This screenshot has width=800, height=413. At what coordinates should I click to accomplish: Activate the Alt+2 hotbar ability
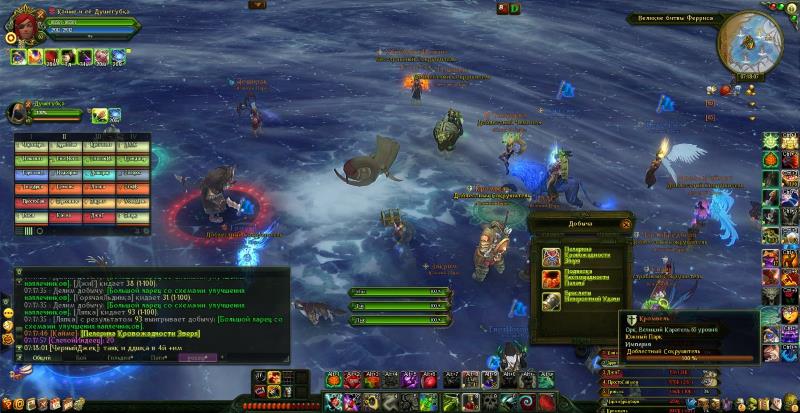pyautogui.click(x=351, y=380)
